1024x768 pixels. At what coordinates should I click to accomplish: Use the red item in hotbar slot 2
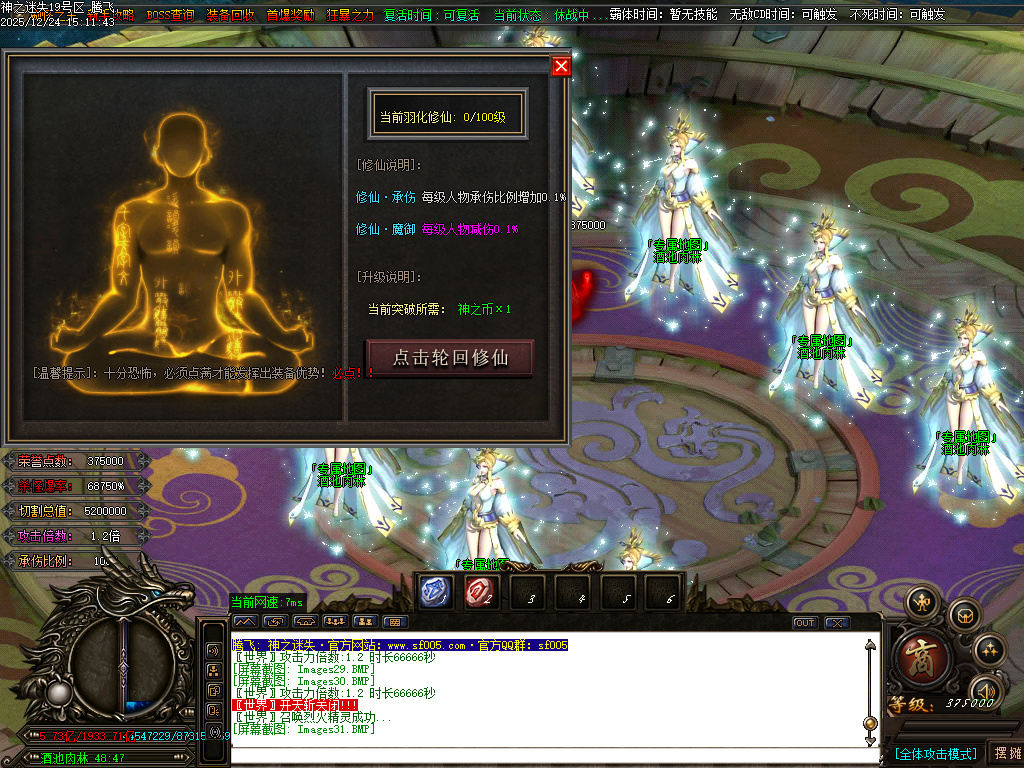click(x=480, y=593)
